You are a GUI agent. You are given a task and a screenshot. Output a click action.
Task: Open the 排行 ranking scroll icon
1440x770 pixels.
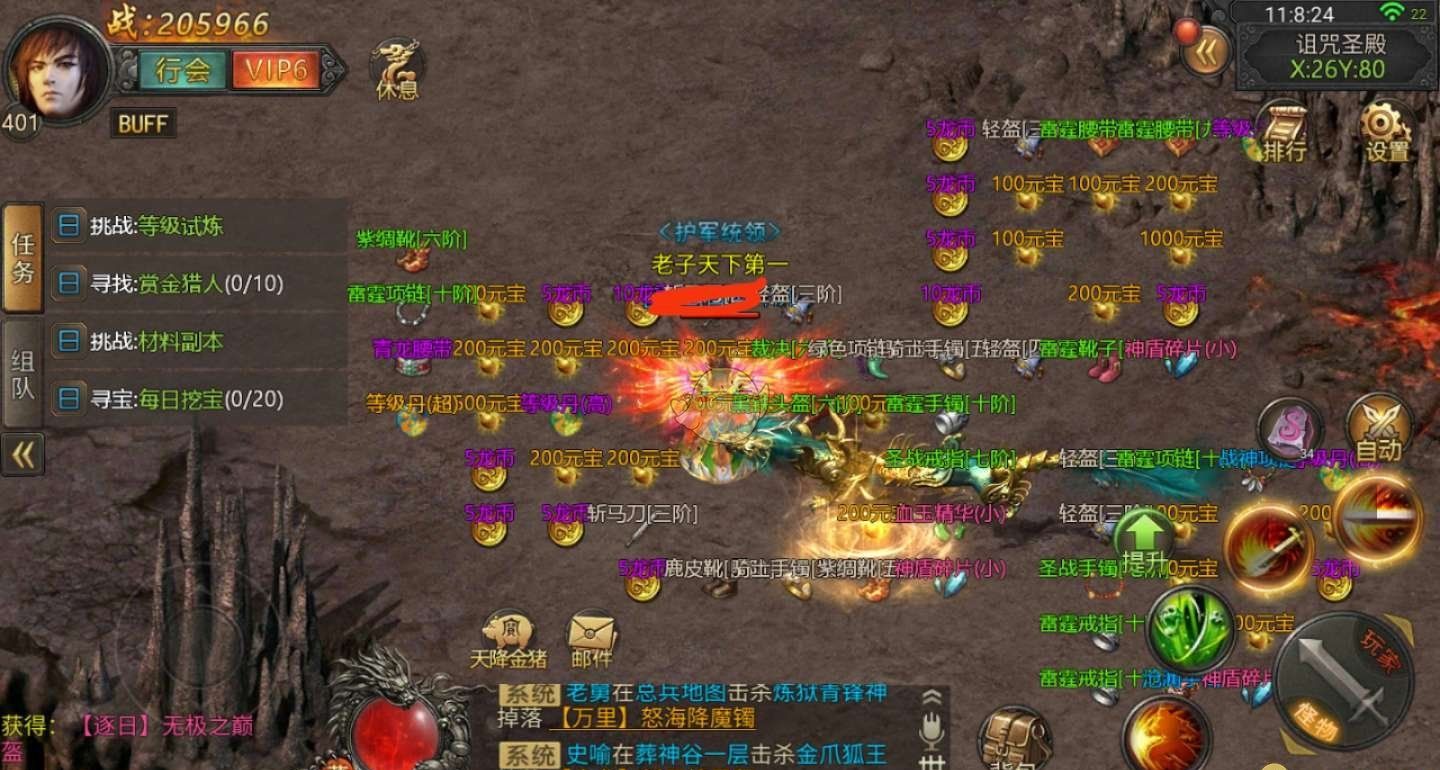(1284, 132)
